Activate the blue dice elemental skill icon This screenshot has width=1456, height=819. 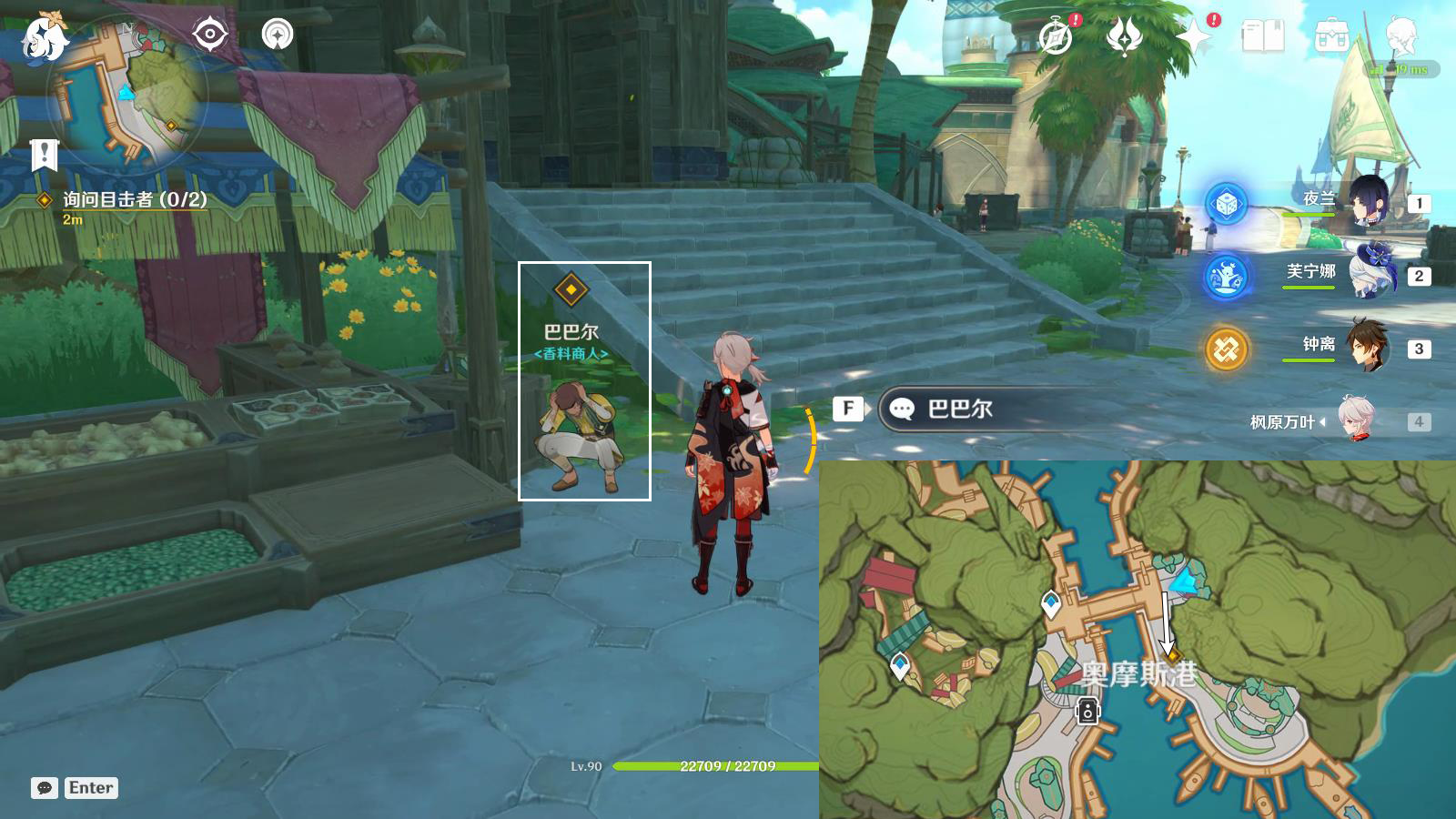tap(1226, 203)
